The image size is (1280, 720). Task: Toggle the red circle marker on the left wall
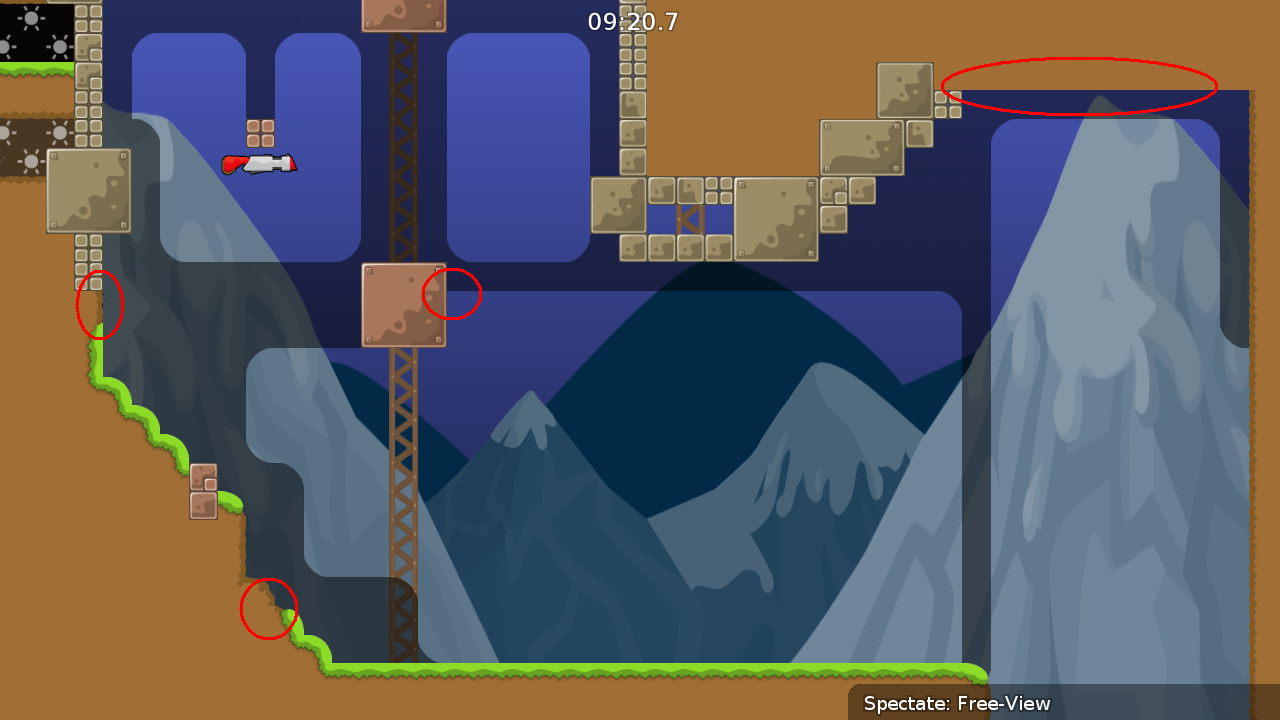tap(99, 305)
